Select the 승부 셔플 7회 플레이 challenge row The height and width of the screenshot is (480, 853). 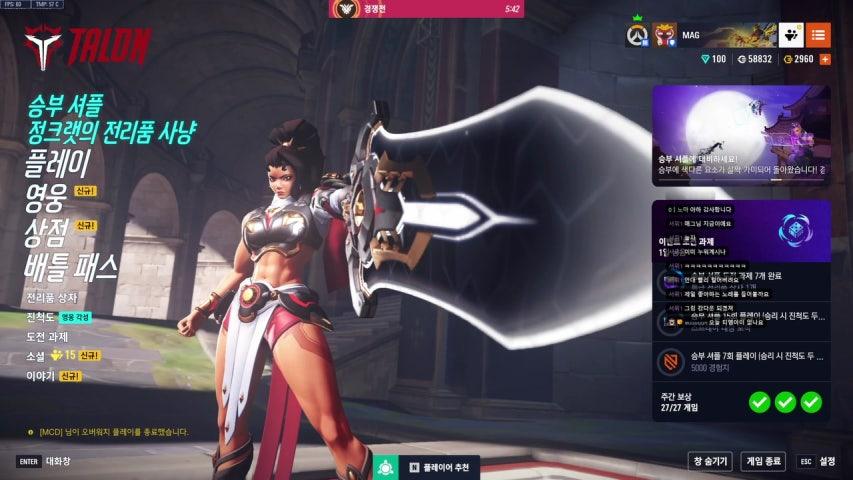740,362
